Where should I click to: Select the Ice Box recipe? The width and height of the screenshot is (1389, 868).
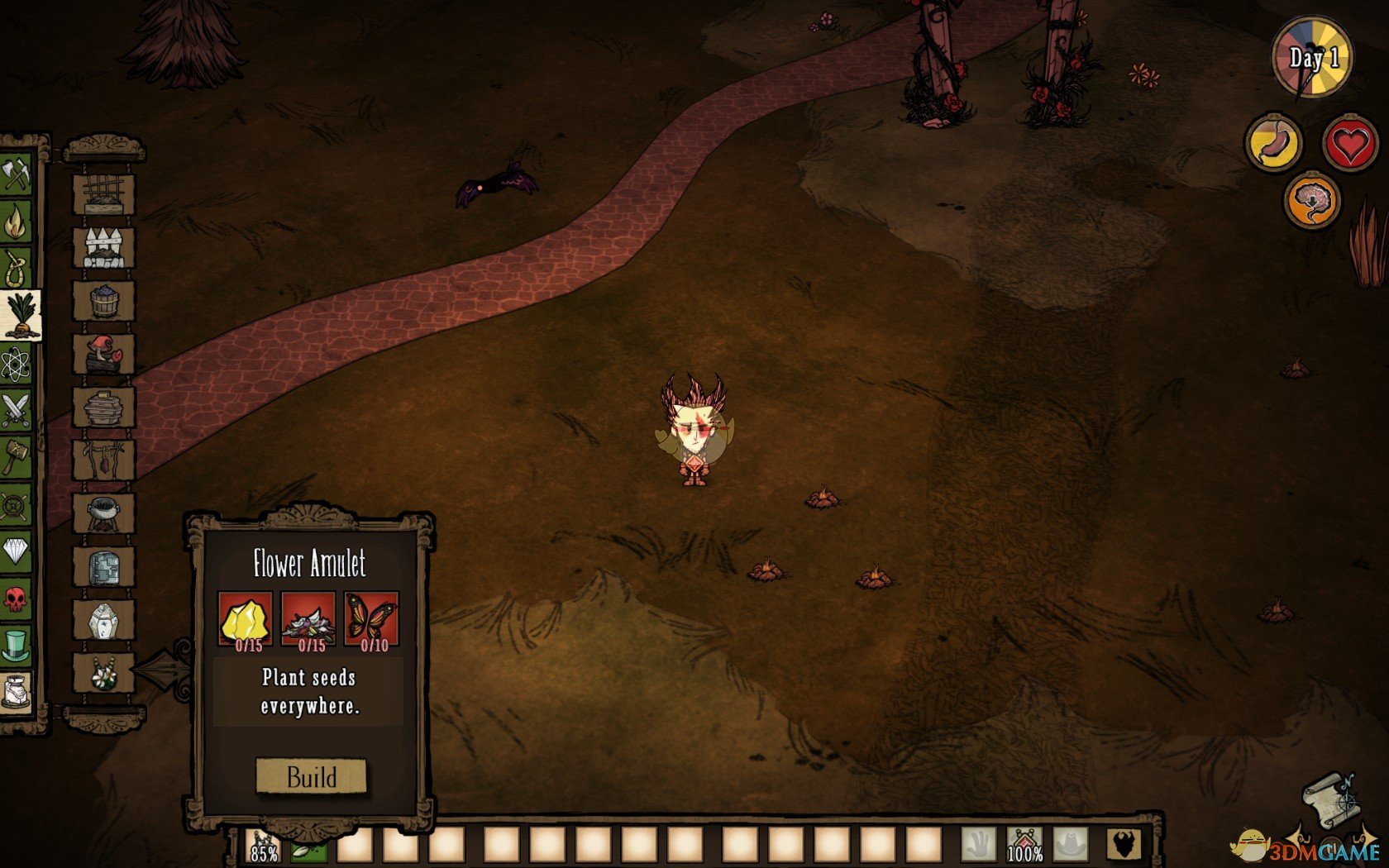pyautogui.click(x=103, y=568)
